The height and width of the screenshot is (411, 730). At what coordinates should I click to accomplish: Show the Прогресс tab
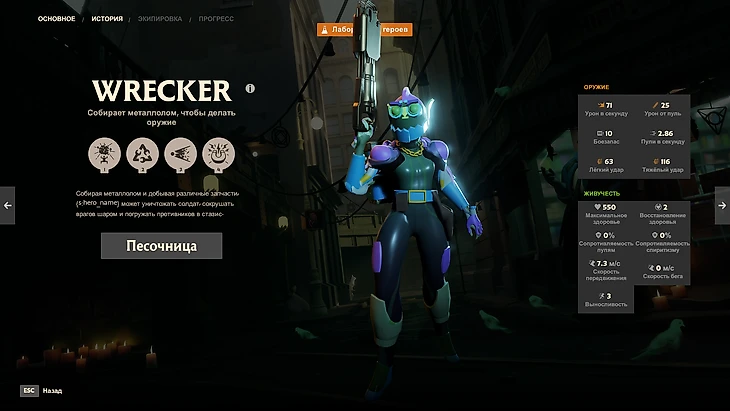tap(215, 18)
